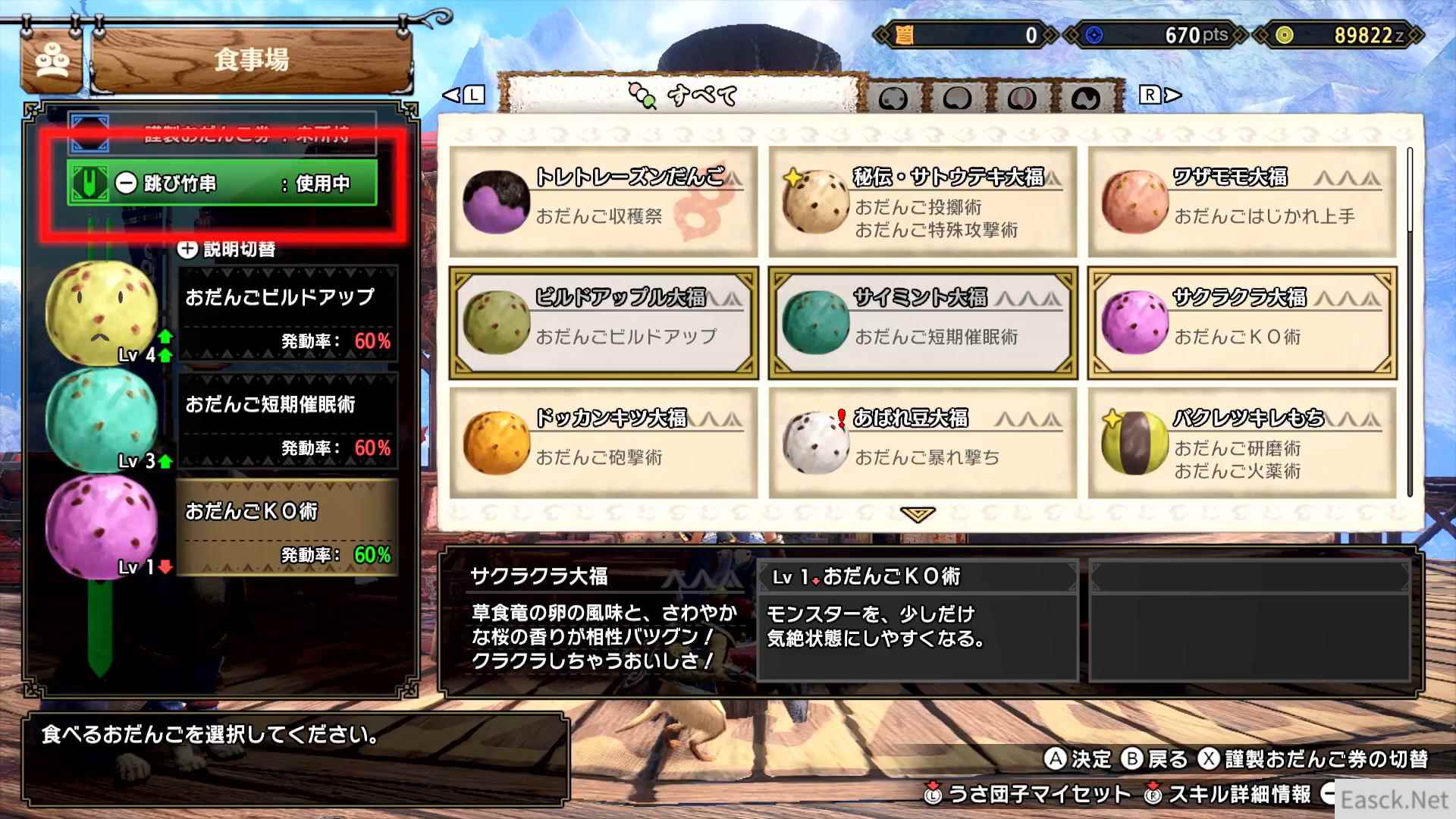Toggle the 謹製おだんご券 ticket option
1456x819 pixels.
[x=224, y=136]
